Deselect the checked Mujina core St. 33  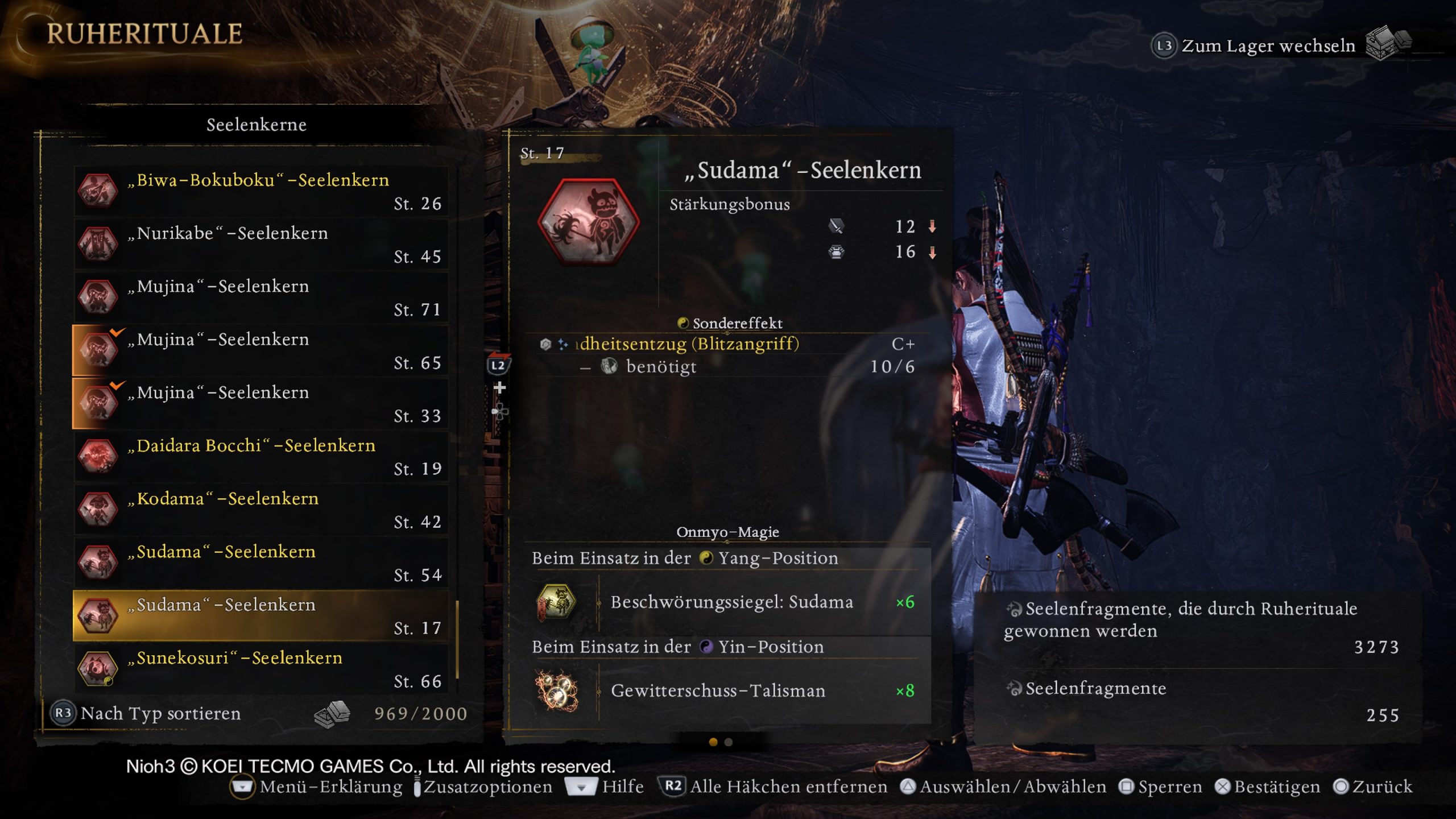pos(260,403)
